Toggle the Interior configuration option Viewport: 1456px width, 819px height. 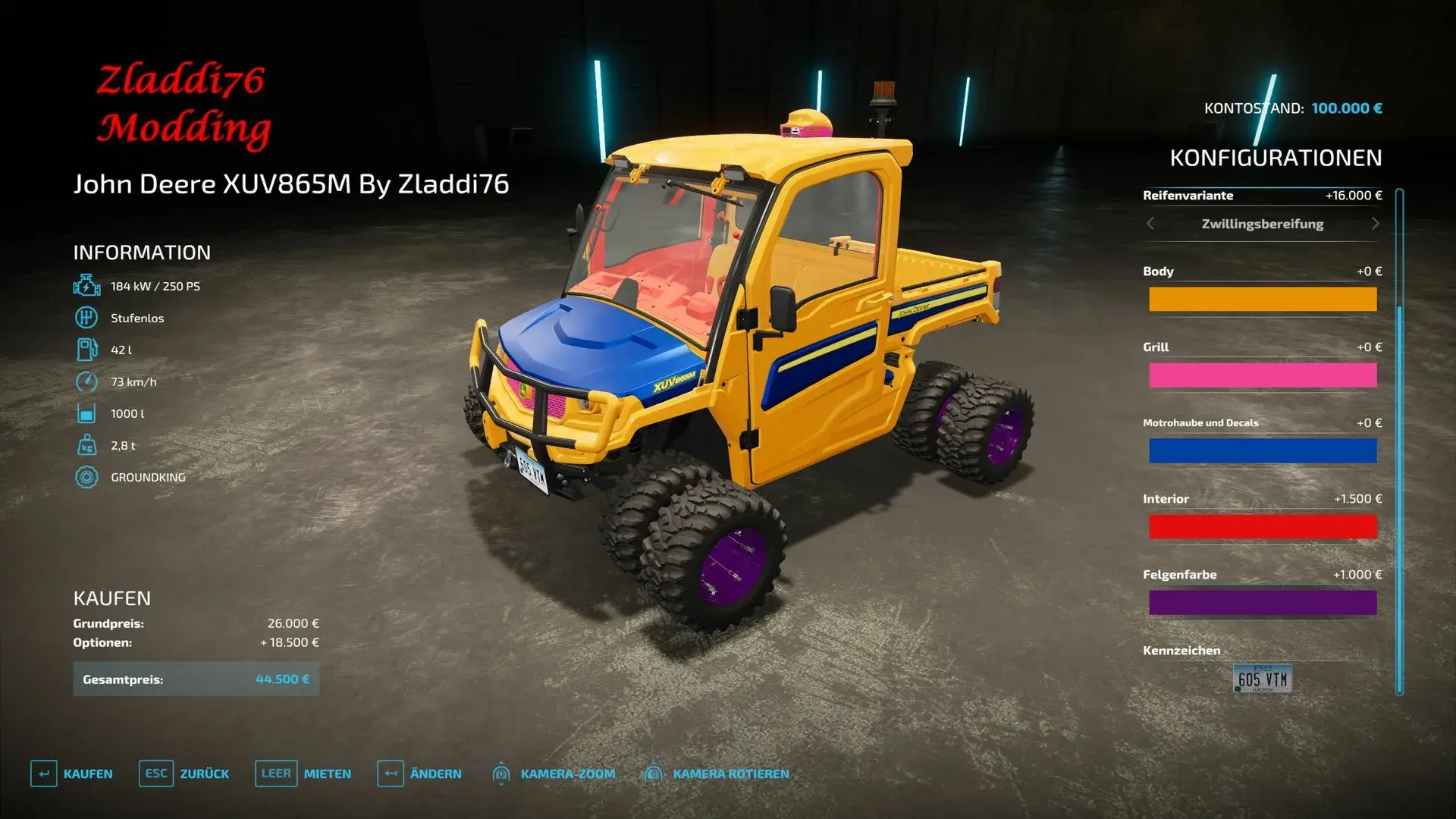click(1263, 526)
